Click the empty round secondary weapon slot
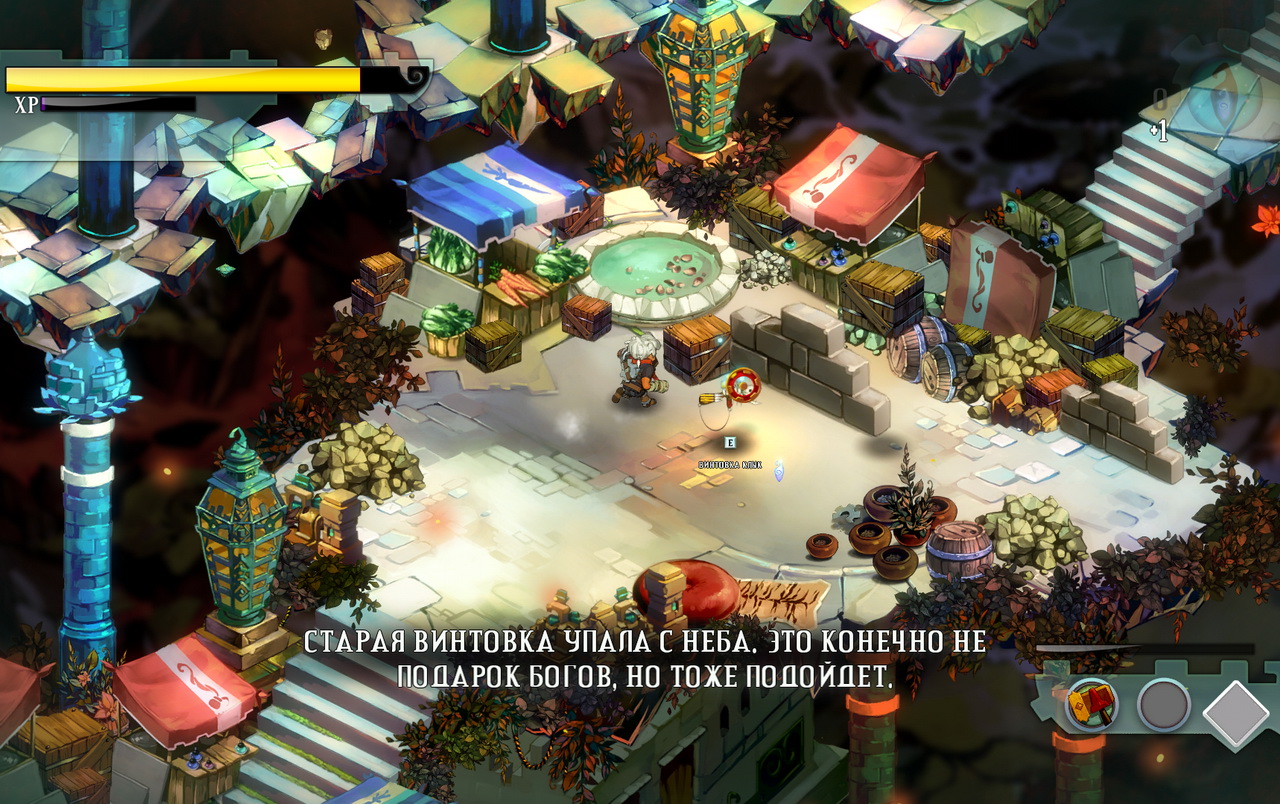The image size is (1280, 804). coord(1163,705)
